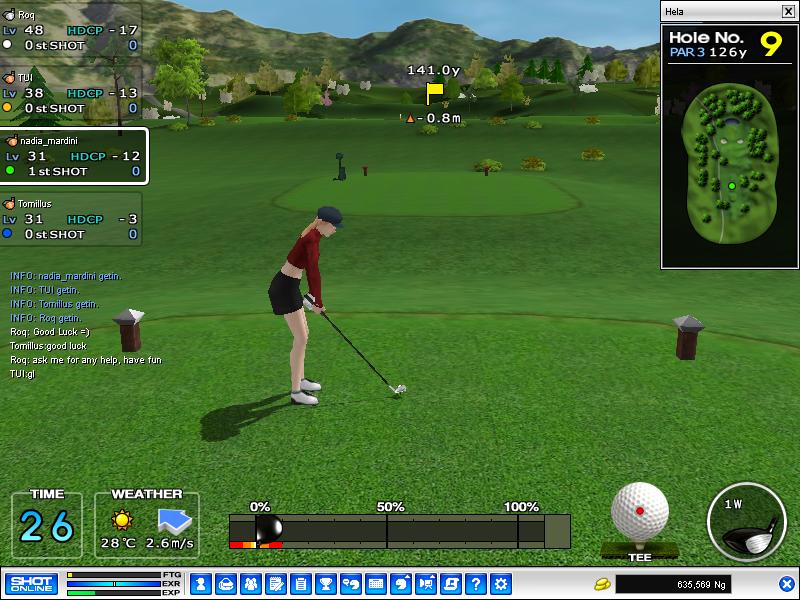Open the SHOT ONLINE main menu button

tap(31, 583)
